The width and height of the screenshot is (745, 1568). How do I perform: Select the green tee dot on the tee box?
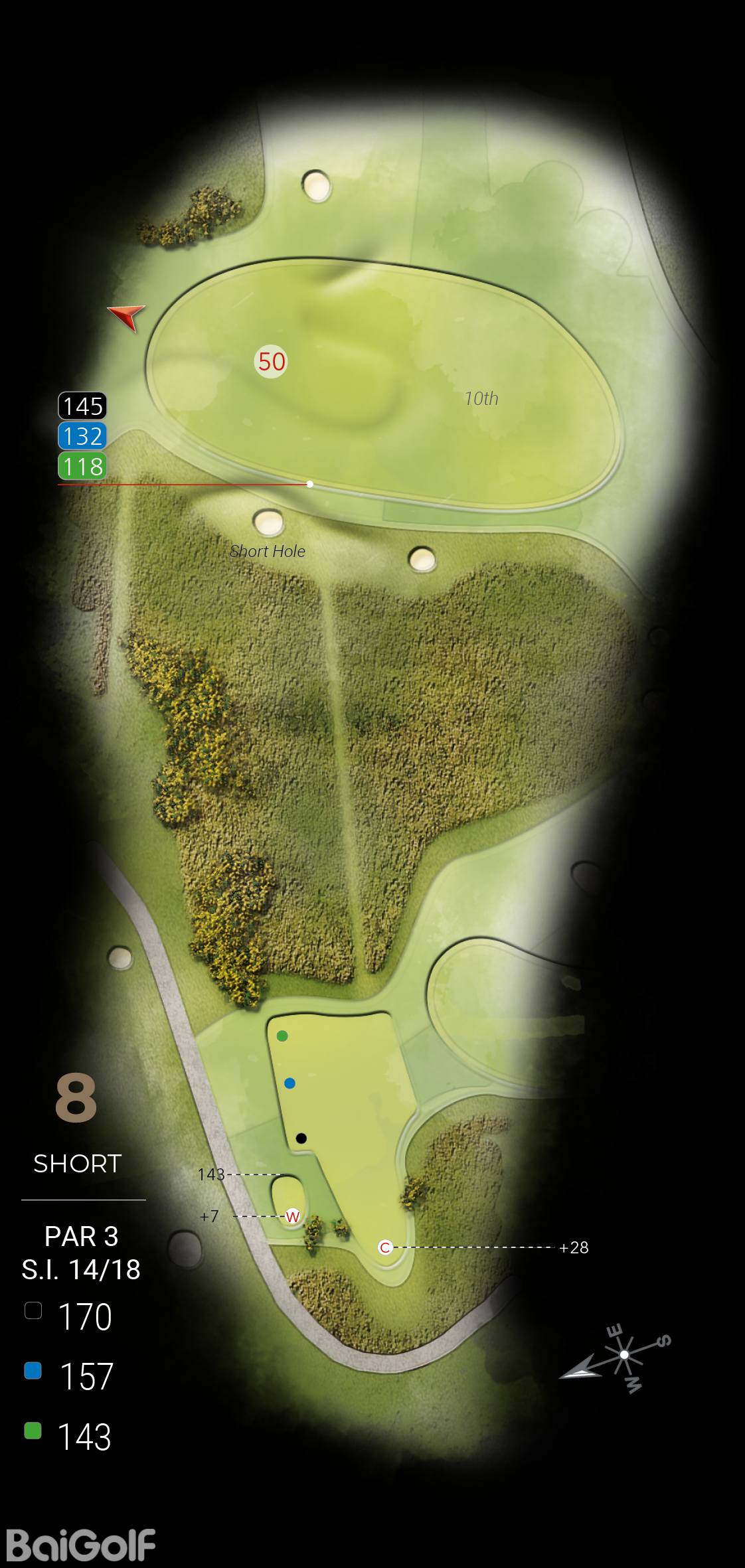coord(282,1036)
